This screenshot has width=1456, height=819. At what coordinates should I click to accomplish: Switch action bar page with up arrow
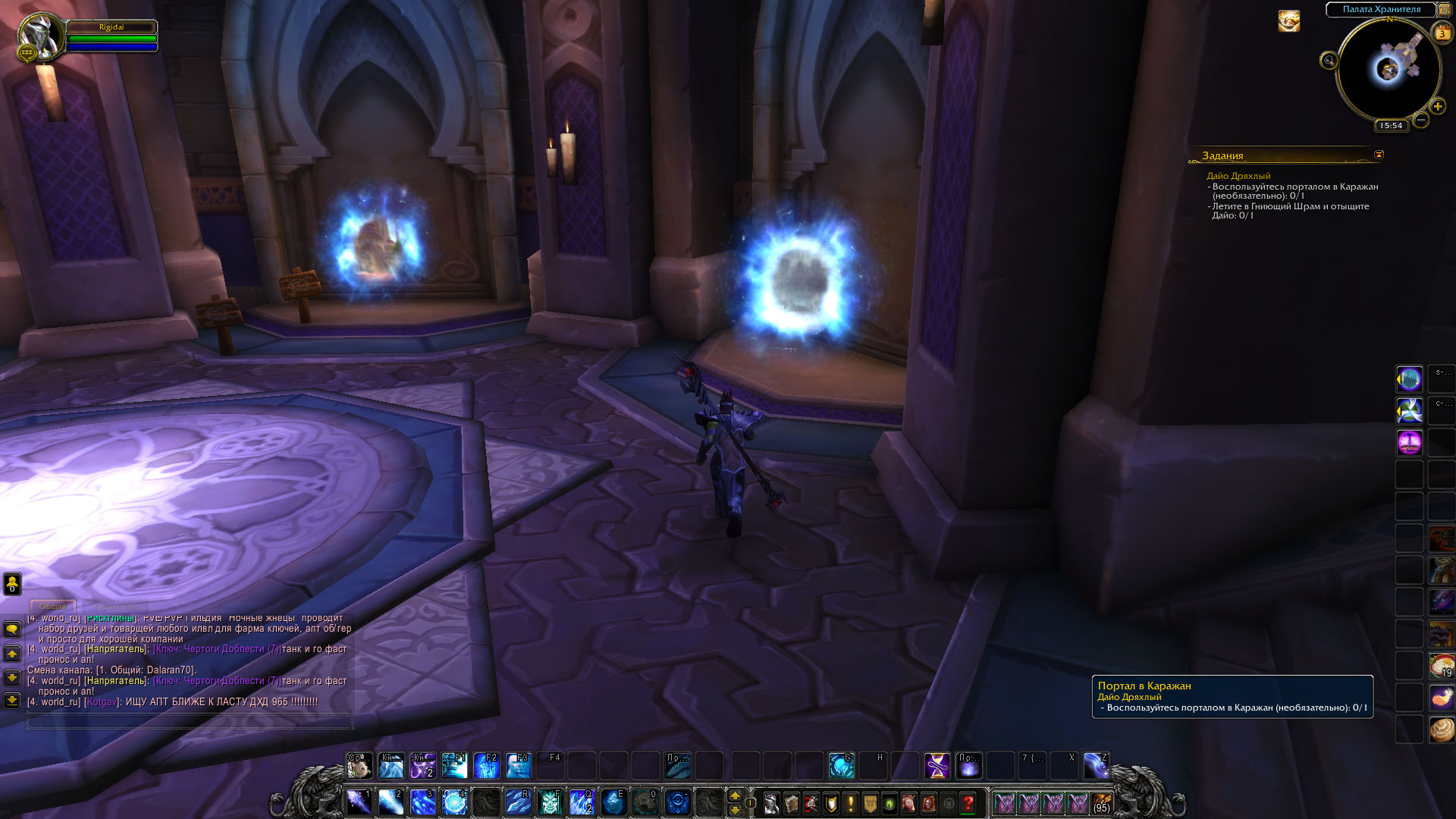[734, 795]
